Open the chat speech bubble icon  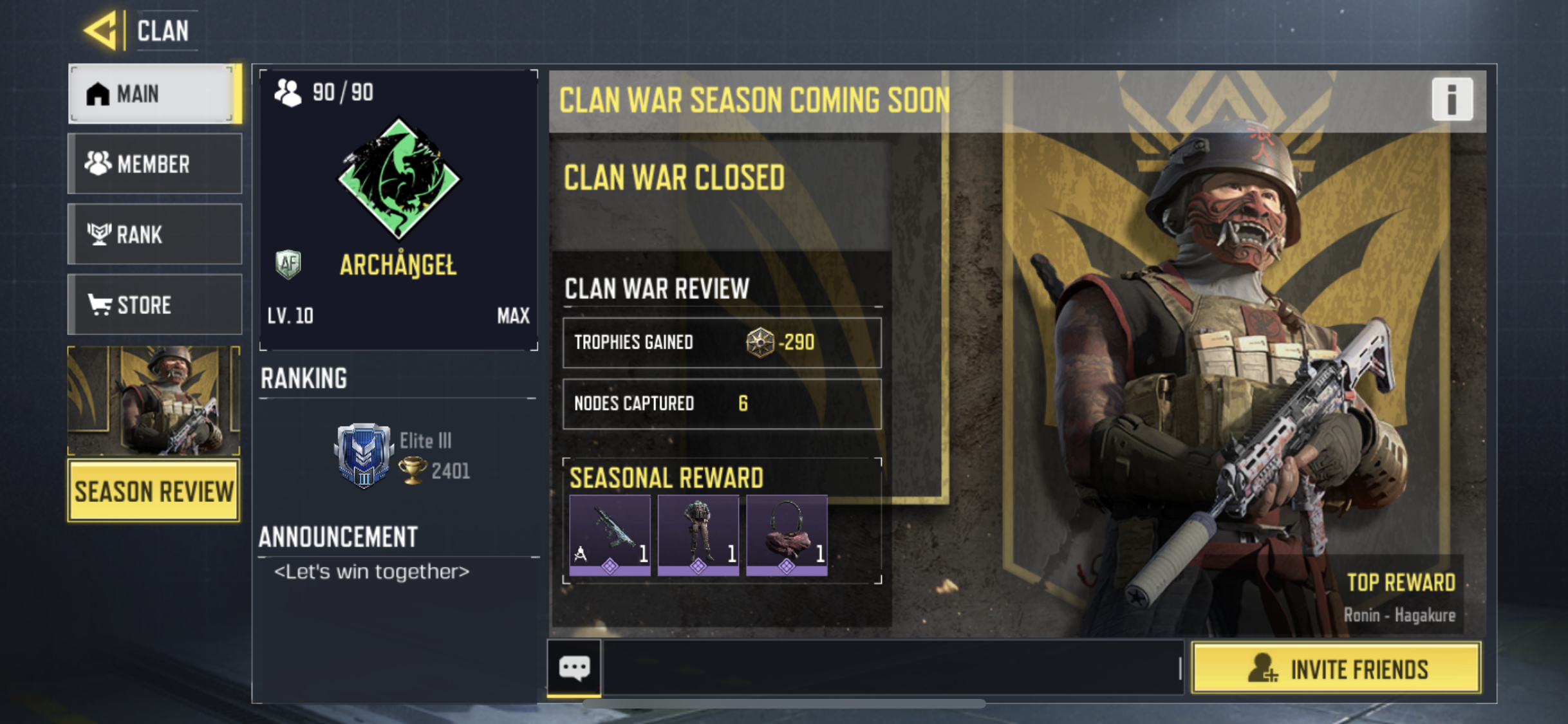[574, 667]
